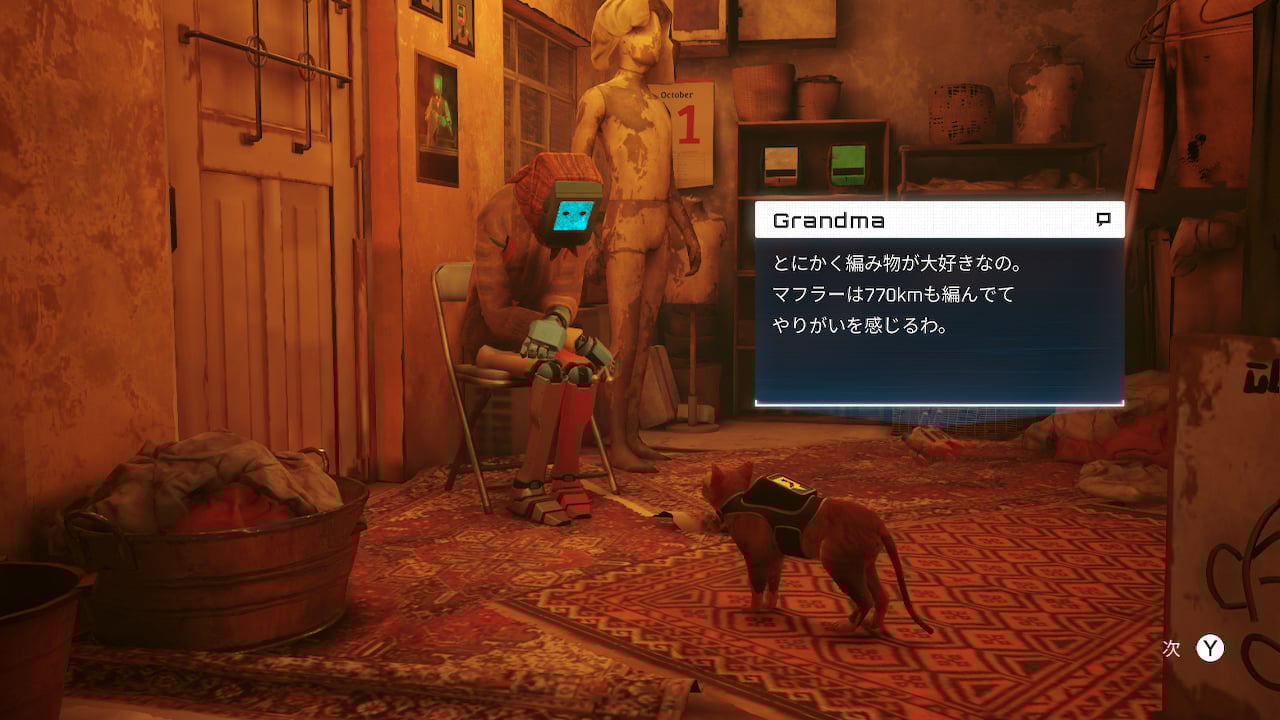Click the speech bubble icon in Grandma's dialogue header
The image size is (1280, 720).
tap(1103, 220)
